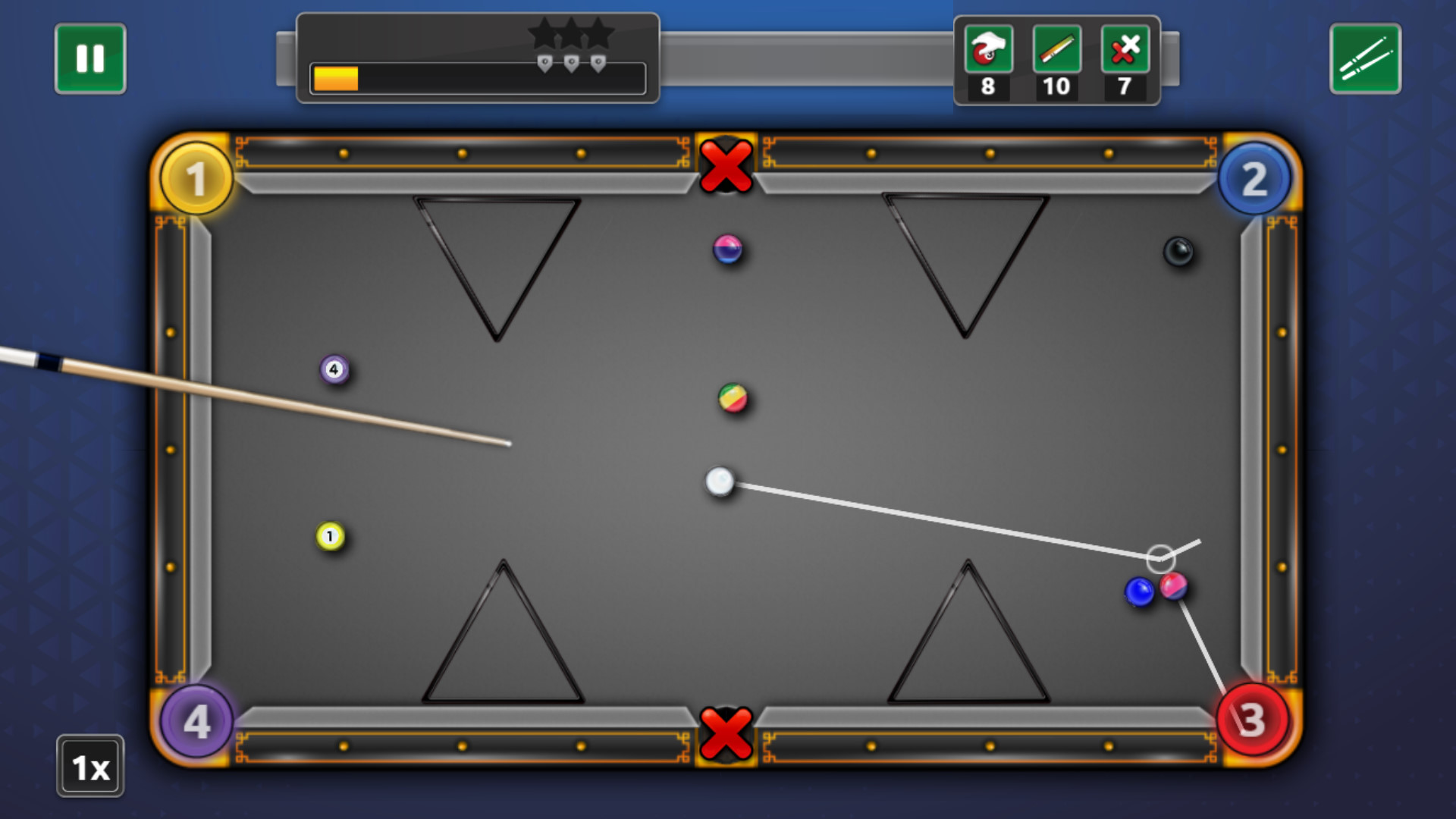Click the black 8 ball near the corner
The height and width of the screenshot is (819, 1456).
1178,250
